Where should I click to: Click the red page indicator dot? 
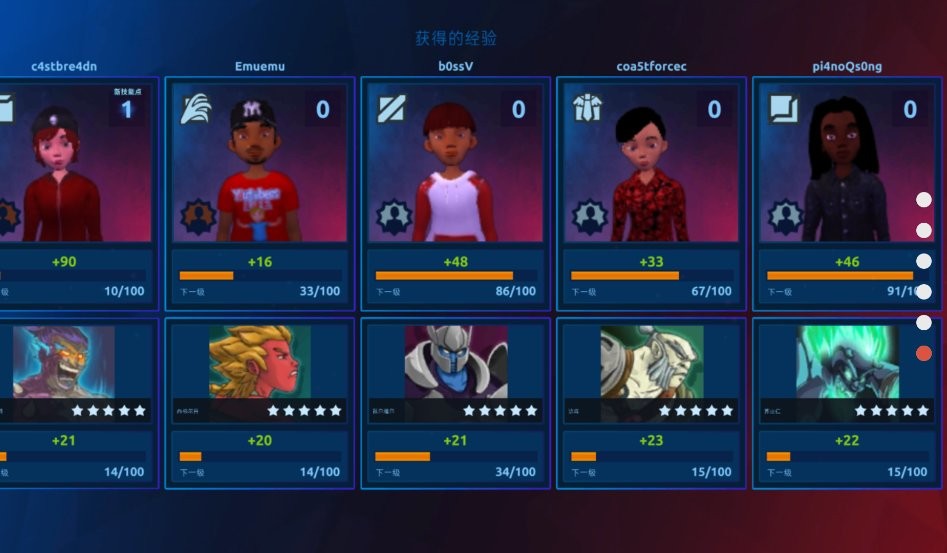point(924,353)
